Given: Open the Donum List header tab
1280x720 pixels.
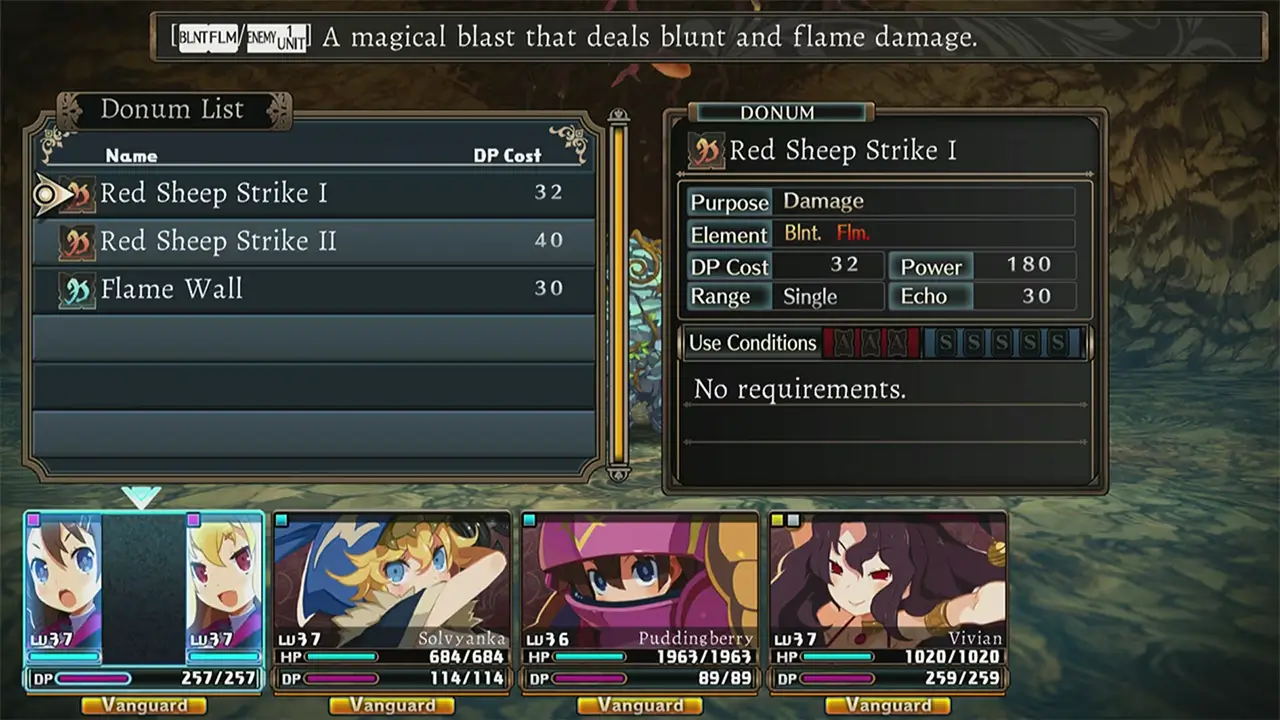Looking at the screenshot, I should coord(171,110).
